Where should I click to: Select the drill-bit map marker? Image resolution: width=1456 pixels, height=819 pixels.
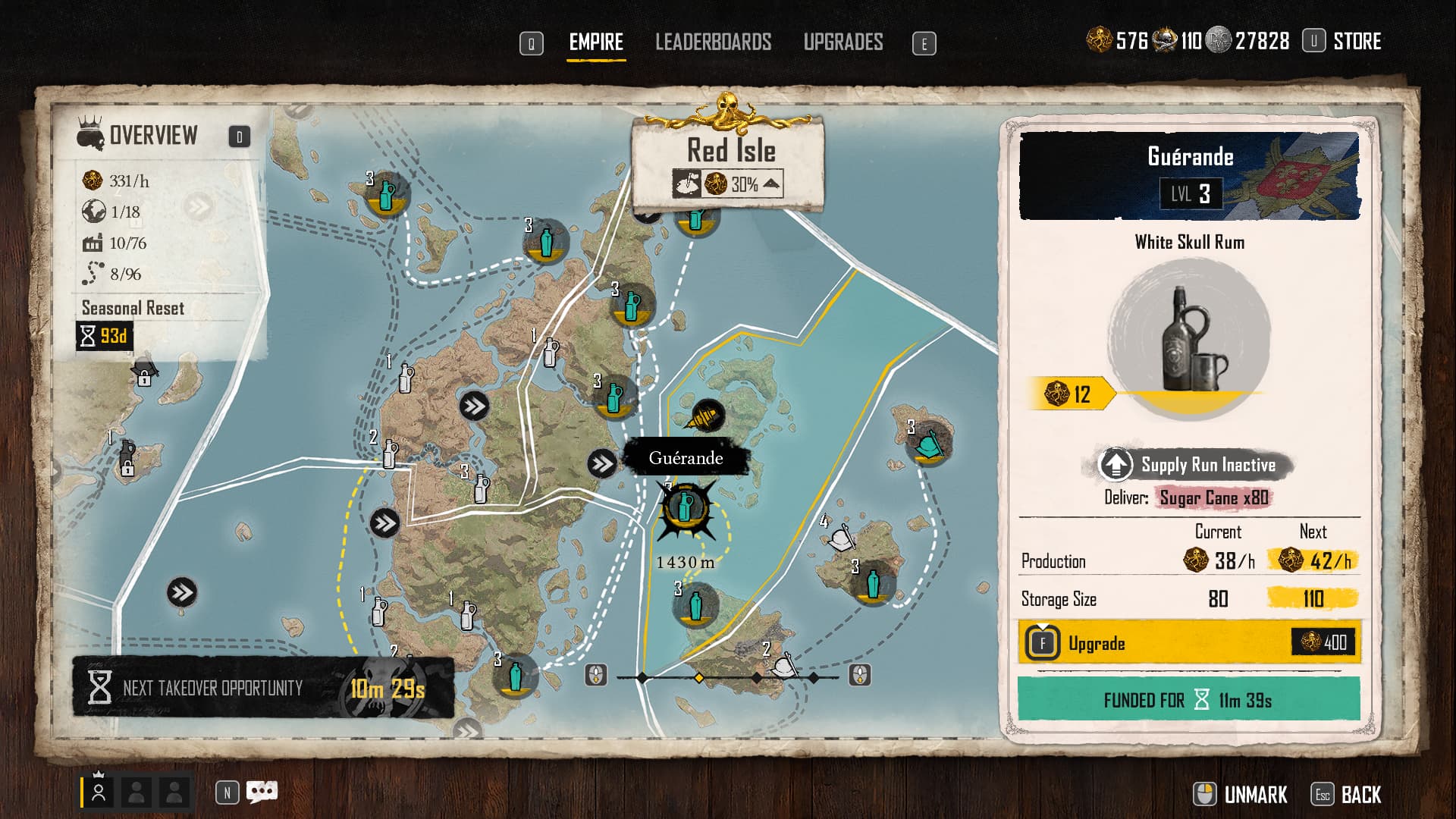pyautogui.click(x=708, y=416)
